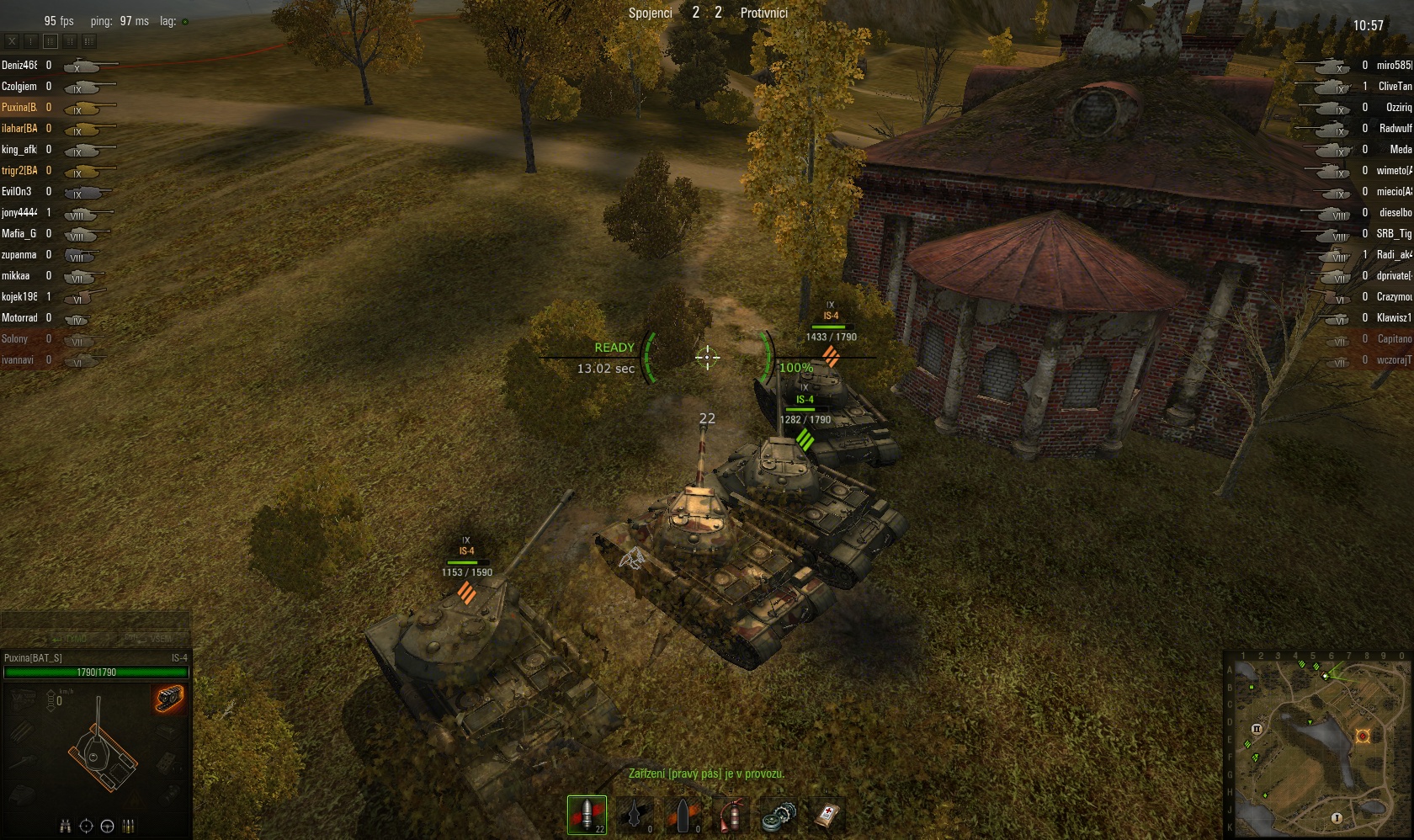Close the player list with the X button
Viewport: 1414px width, 840px height.
pyautogui.click(x=12, y=40)
